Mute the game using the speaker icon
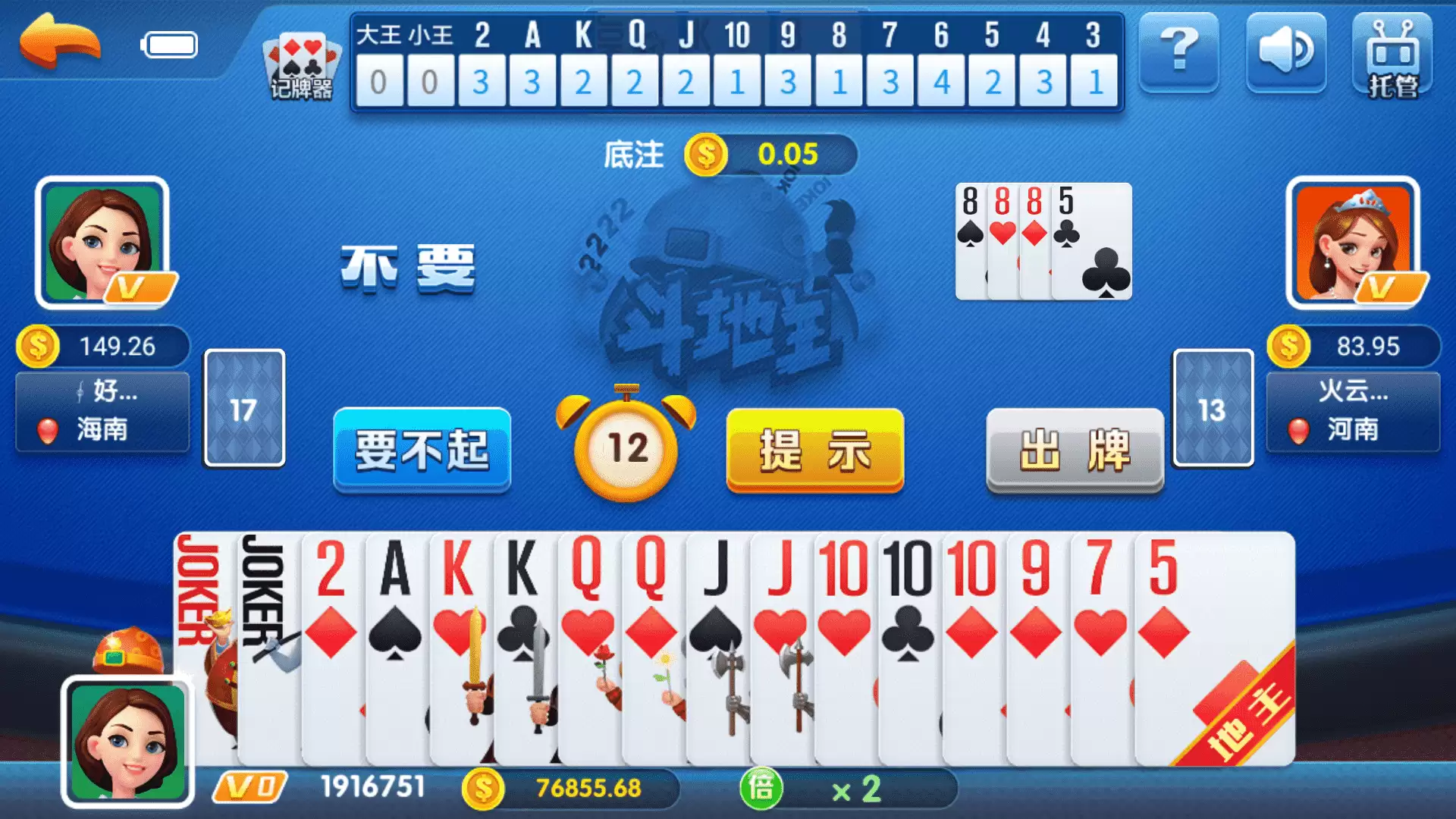Screen dimensions: 1456x819 click(x=1285, y=53)
